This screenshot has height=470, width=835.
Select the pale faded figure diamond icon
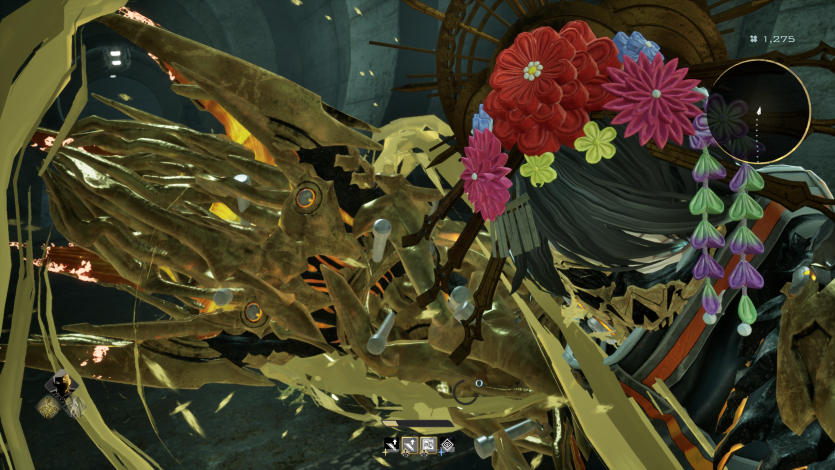pyautogui.click(x=74, y=406)
